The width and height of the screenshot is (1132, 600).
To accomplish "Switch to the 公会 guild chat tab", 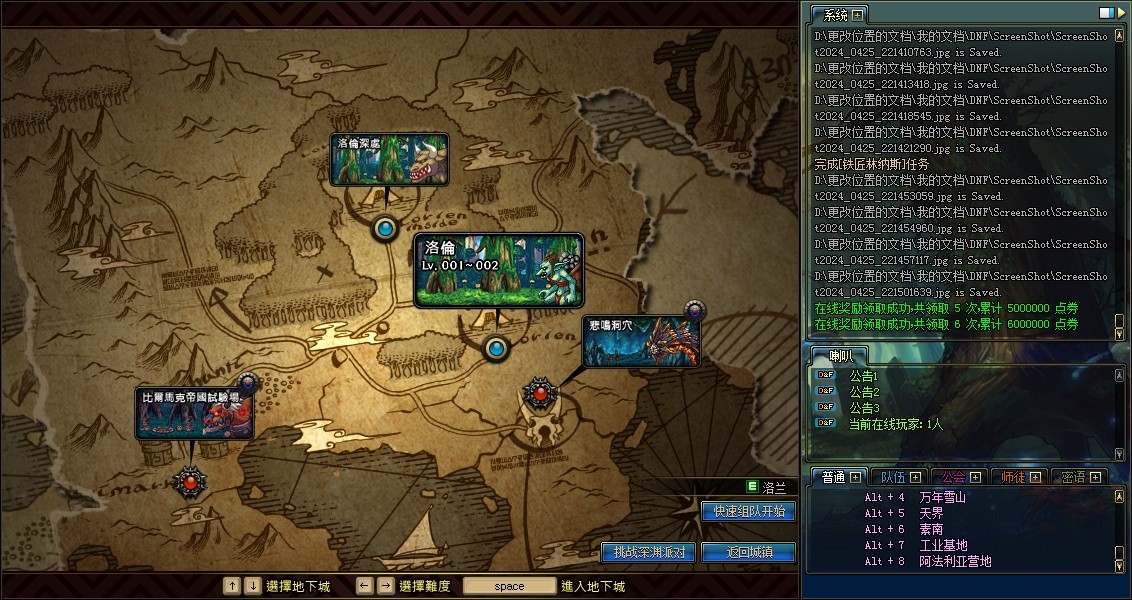I will tap(955, 477).
